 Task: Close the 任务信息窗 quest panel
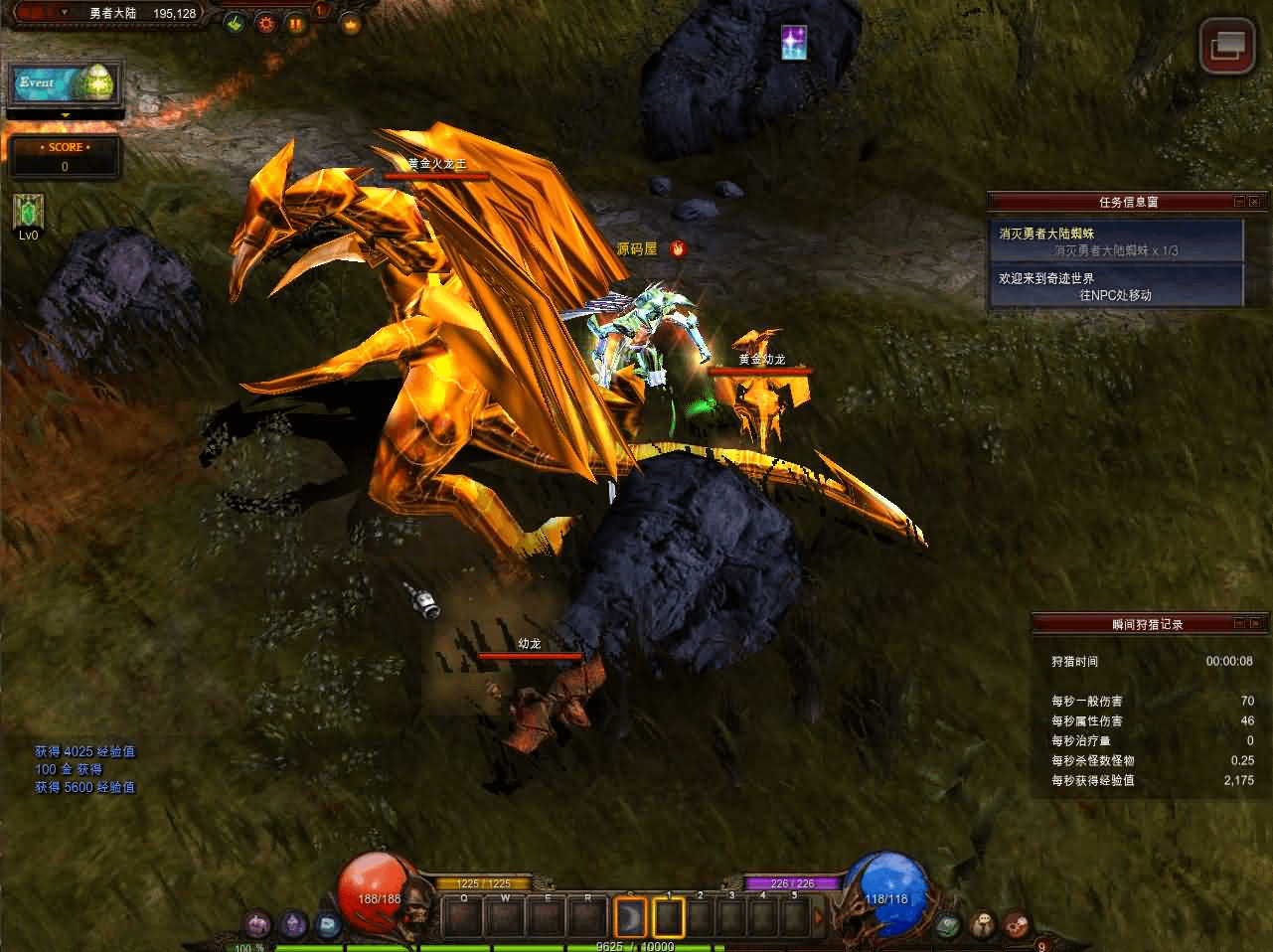(1255, 202)
